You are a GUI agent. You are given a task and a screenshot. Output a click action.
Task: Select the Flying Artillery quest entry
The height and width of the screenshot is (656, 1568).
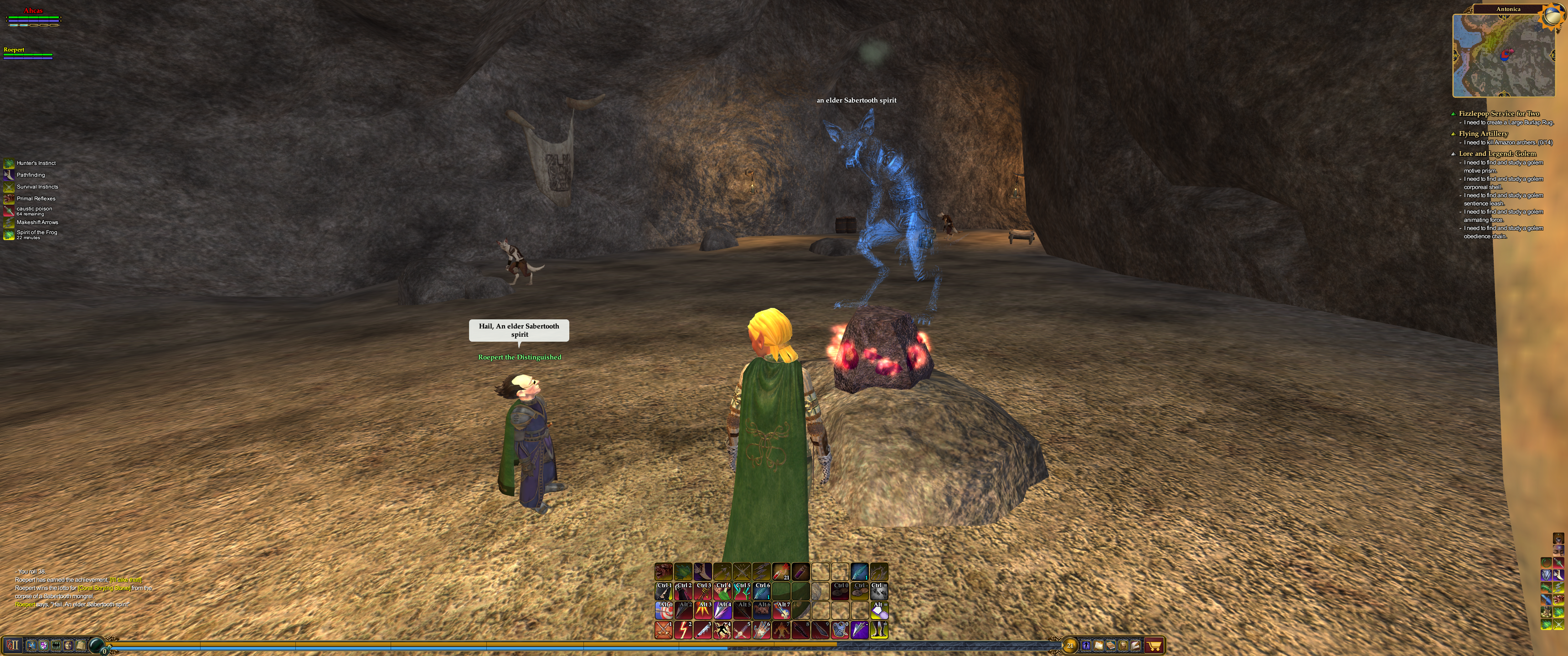tap(1483, 133)
